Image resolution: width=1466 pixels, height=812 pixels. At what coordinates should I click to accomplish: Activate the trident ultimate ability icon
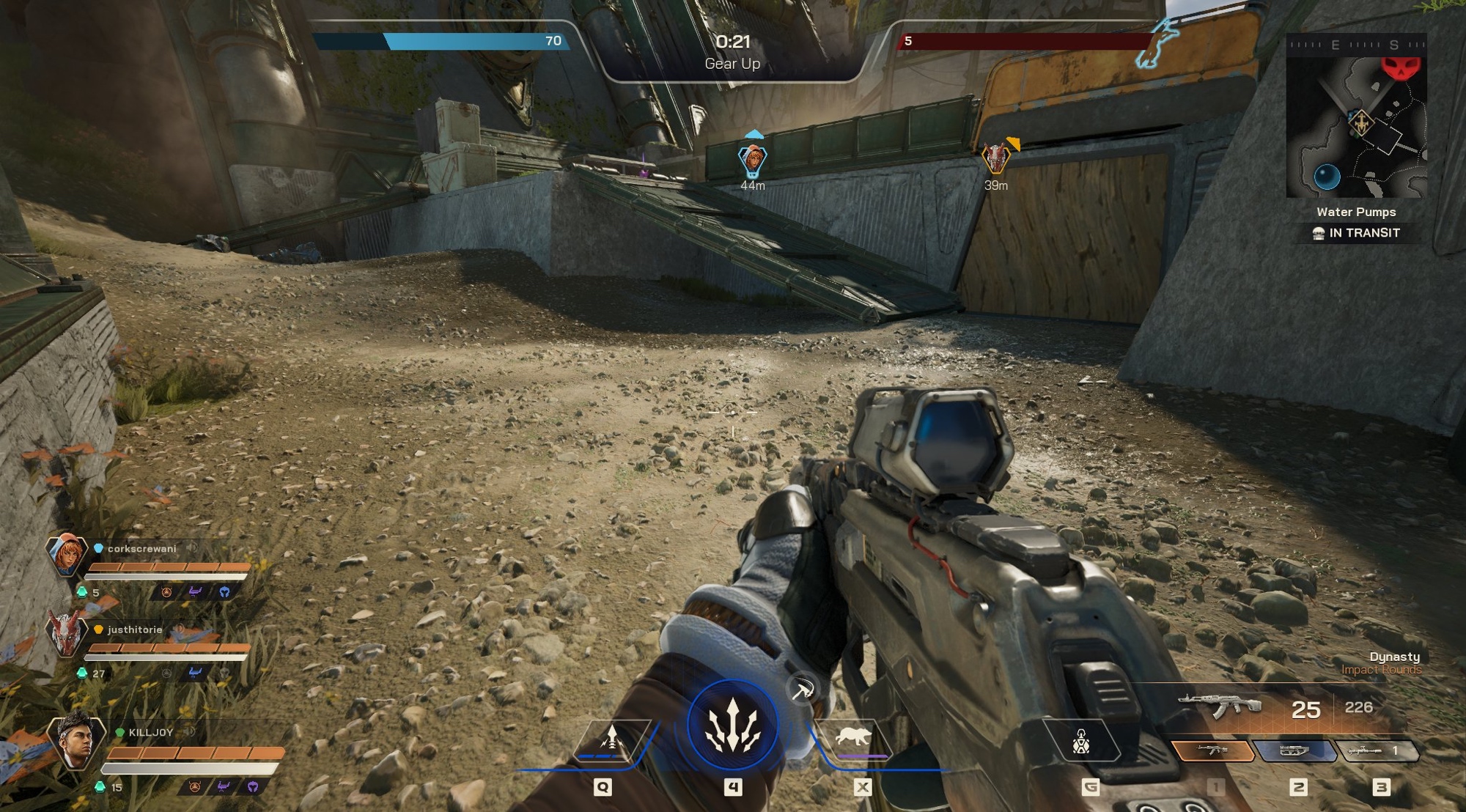[732, 726]
